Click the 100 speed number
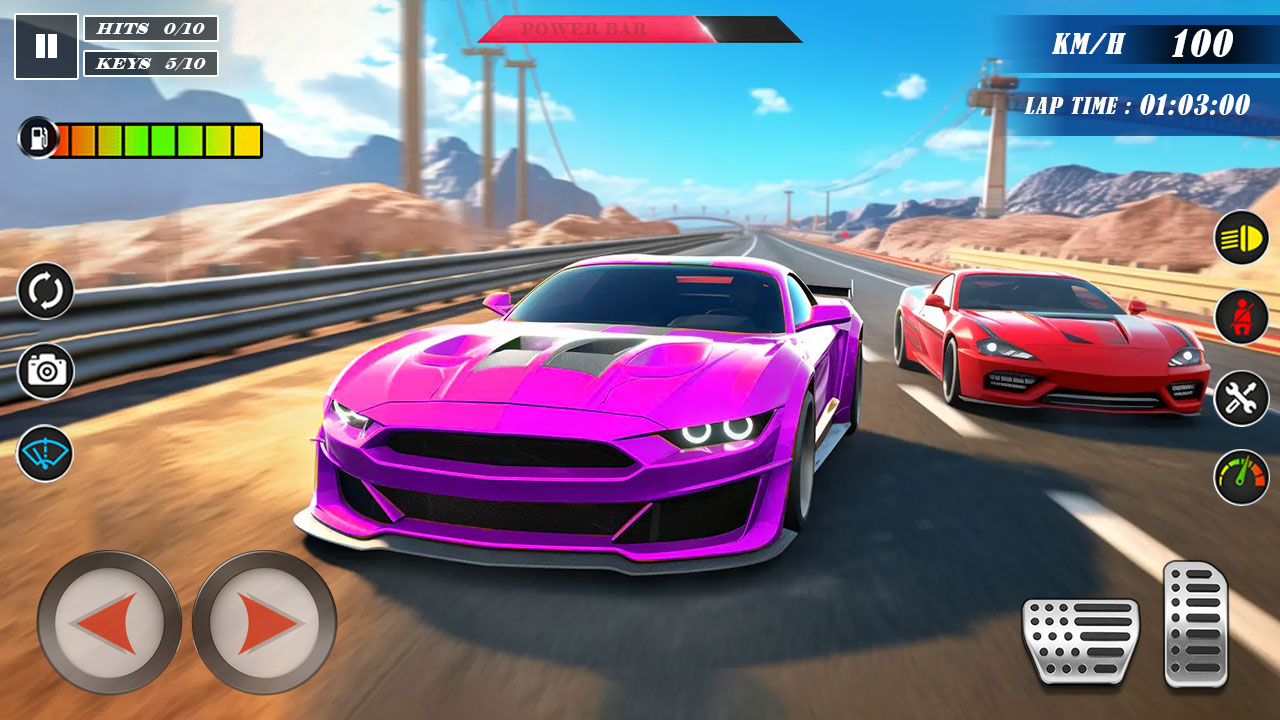Viewport: 1280px width, 720px height. pos(1205,44)
